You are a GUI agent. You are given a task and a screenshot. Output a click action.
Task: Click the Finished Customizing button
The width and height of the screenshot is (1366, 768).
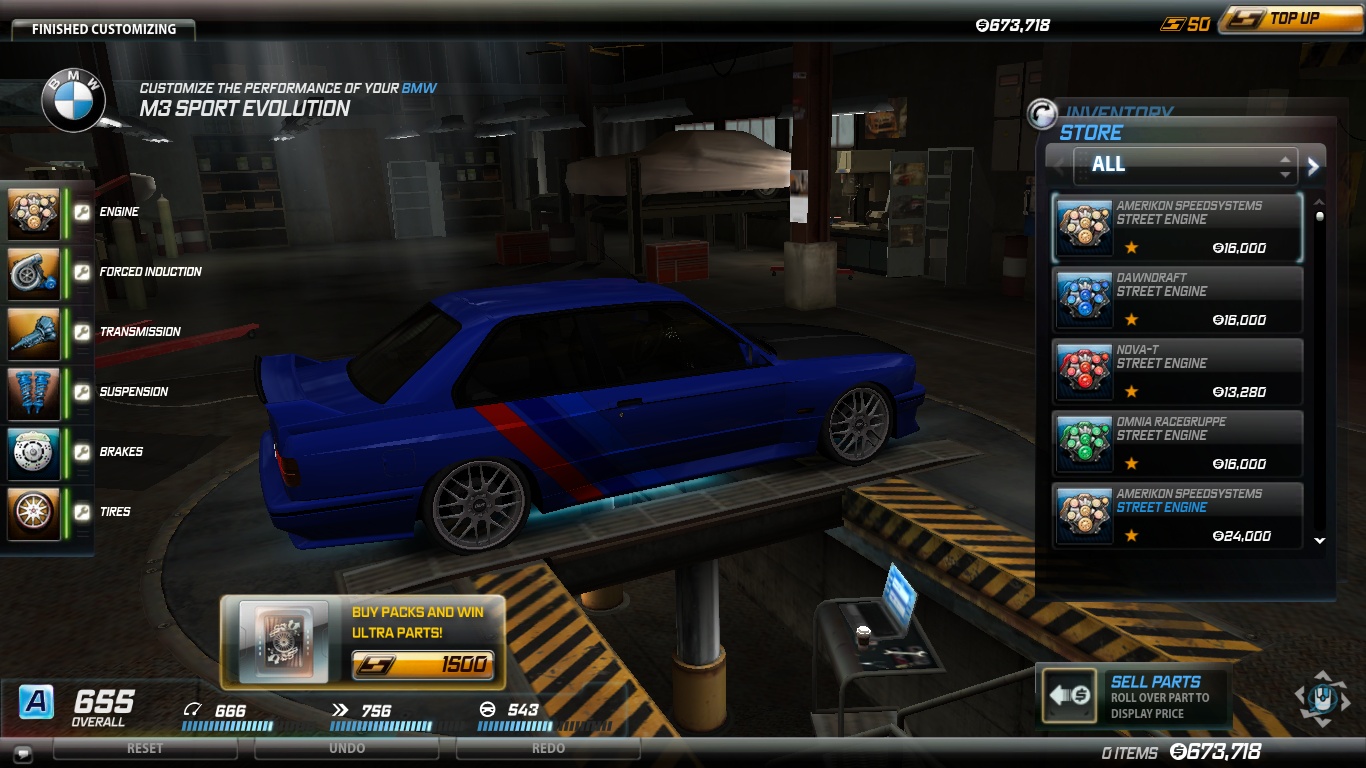103,29
